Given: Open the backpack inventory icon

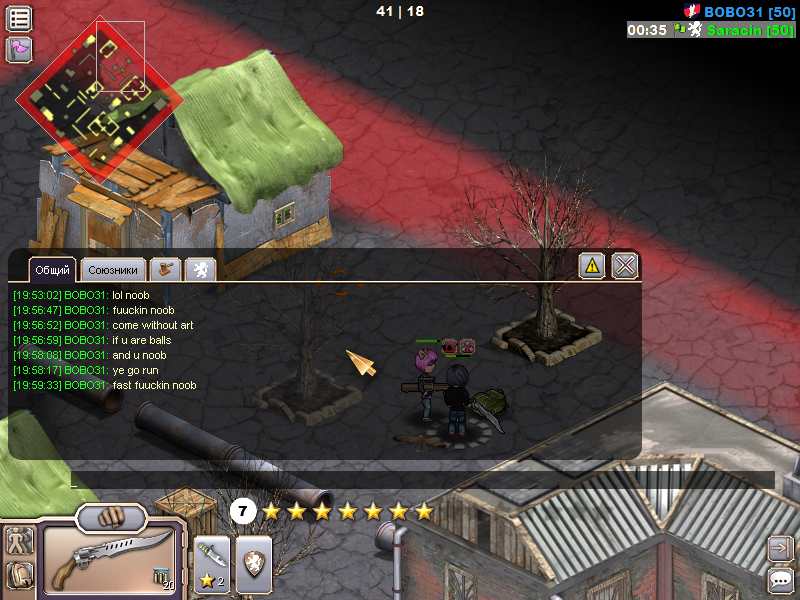Looking at the screenshot, I should tap(19, 575).
